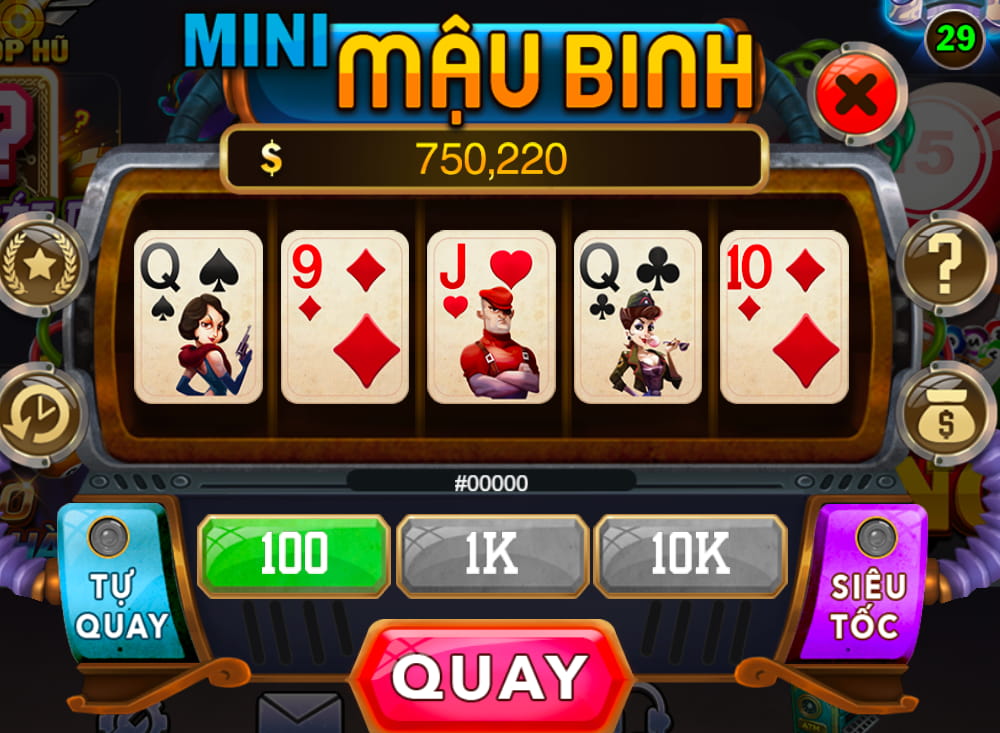Set the bet to 10K
Image resolution: width=1000 pixels, height=733 pixels.
pyautogui.click(x=690, y=556)
